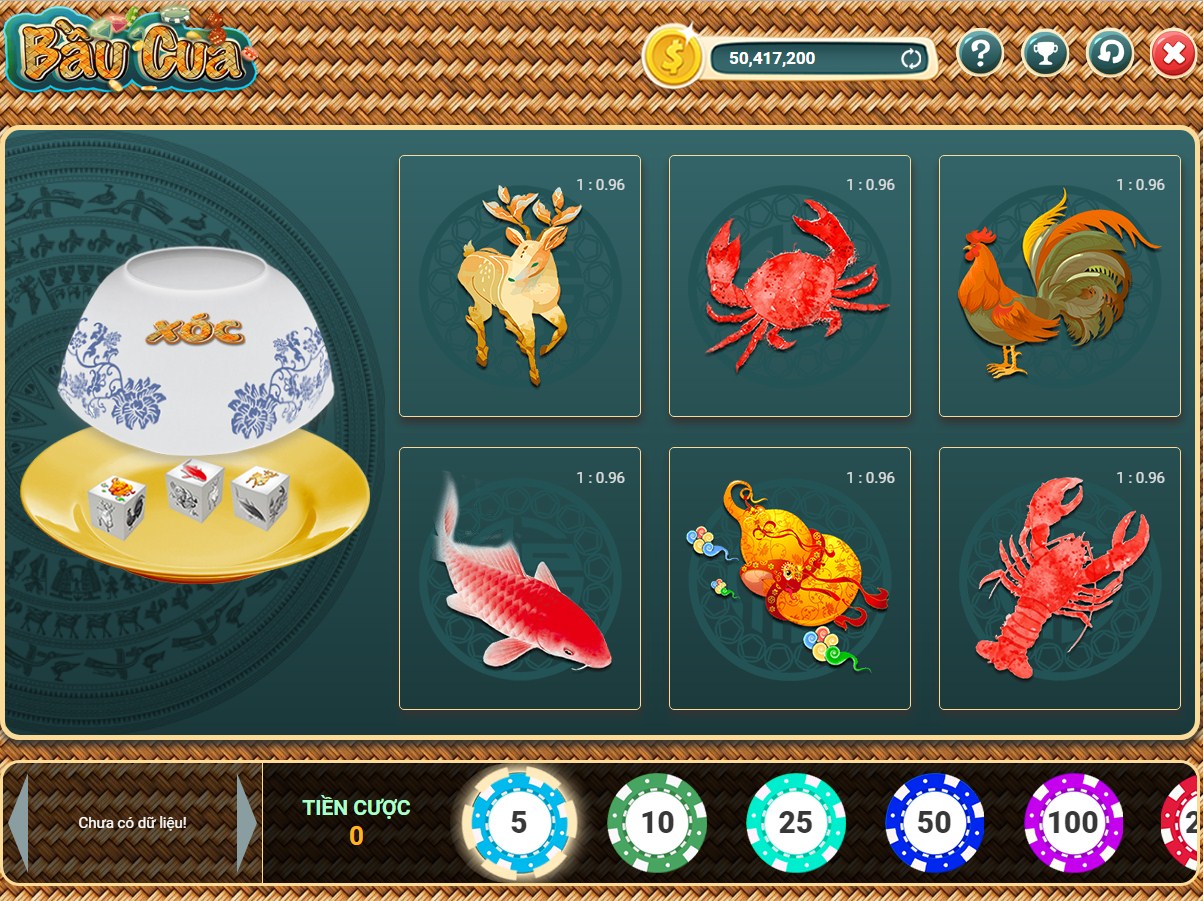
Task: Pick the blue 50 chip
Action: [934, 822]
